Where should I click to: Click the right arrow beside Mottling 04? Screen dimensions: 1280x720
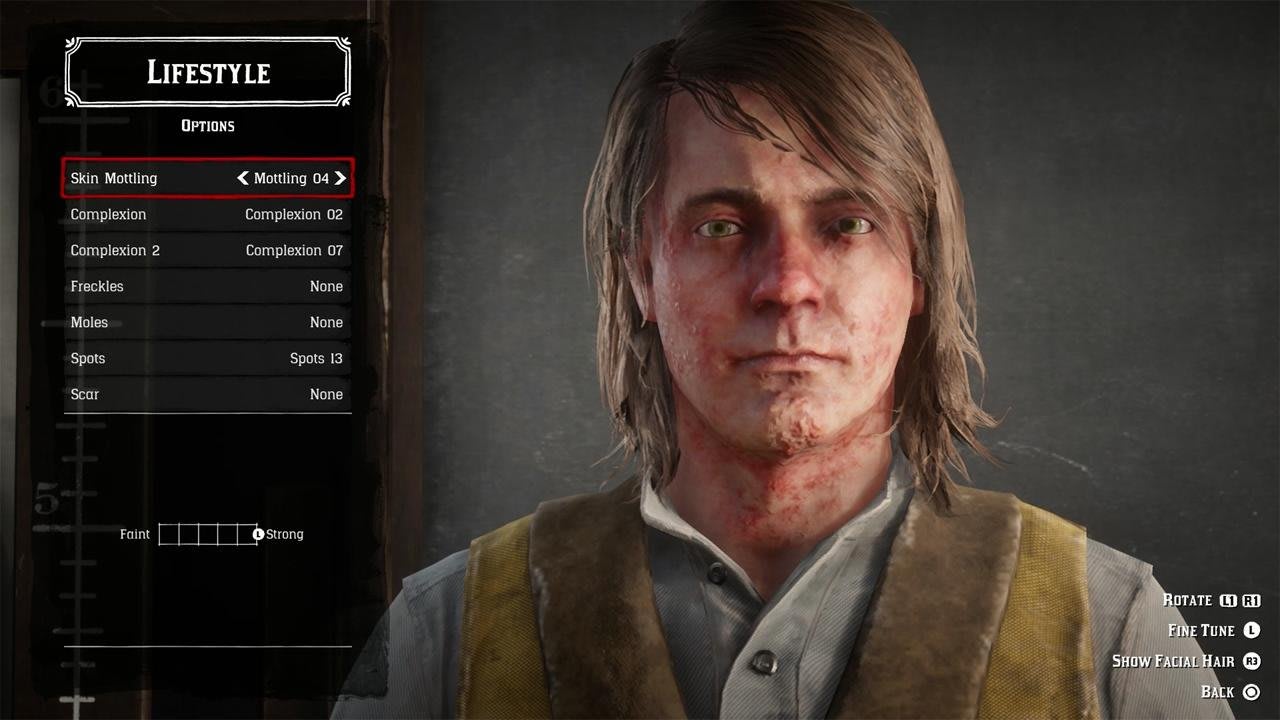tap(340, 178)
